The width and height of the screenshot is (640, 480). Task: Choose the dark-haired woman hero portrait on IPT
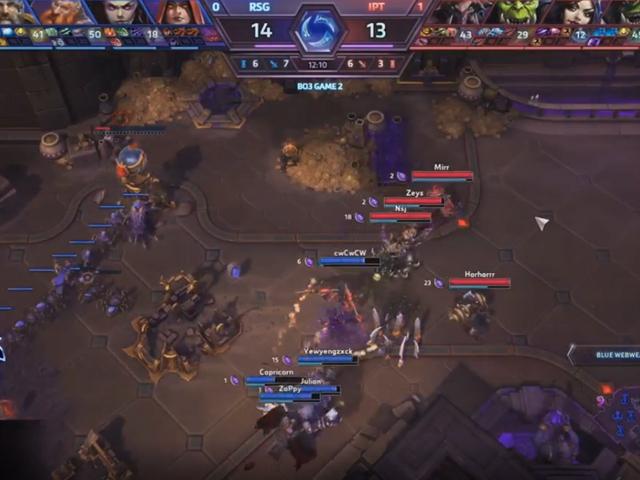(569, 12)
